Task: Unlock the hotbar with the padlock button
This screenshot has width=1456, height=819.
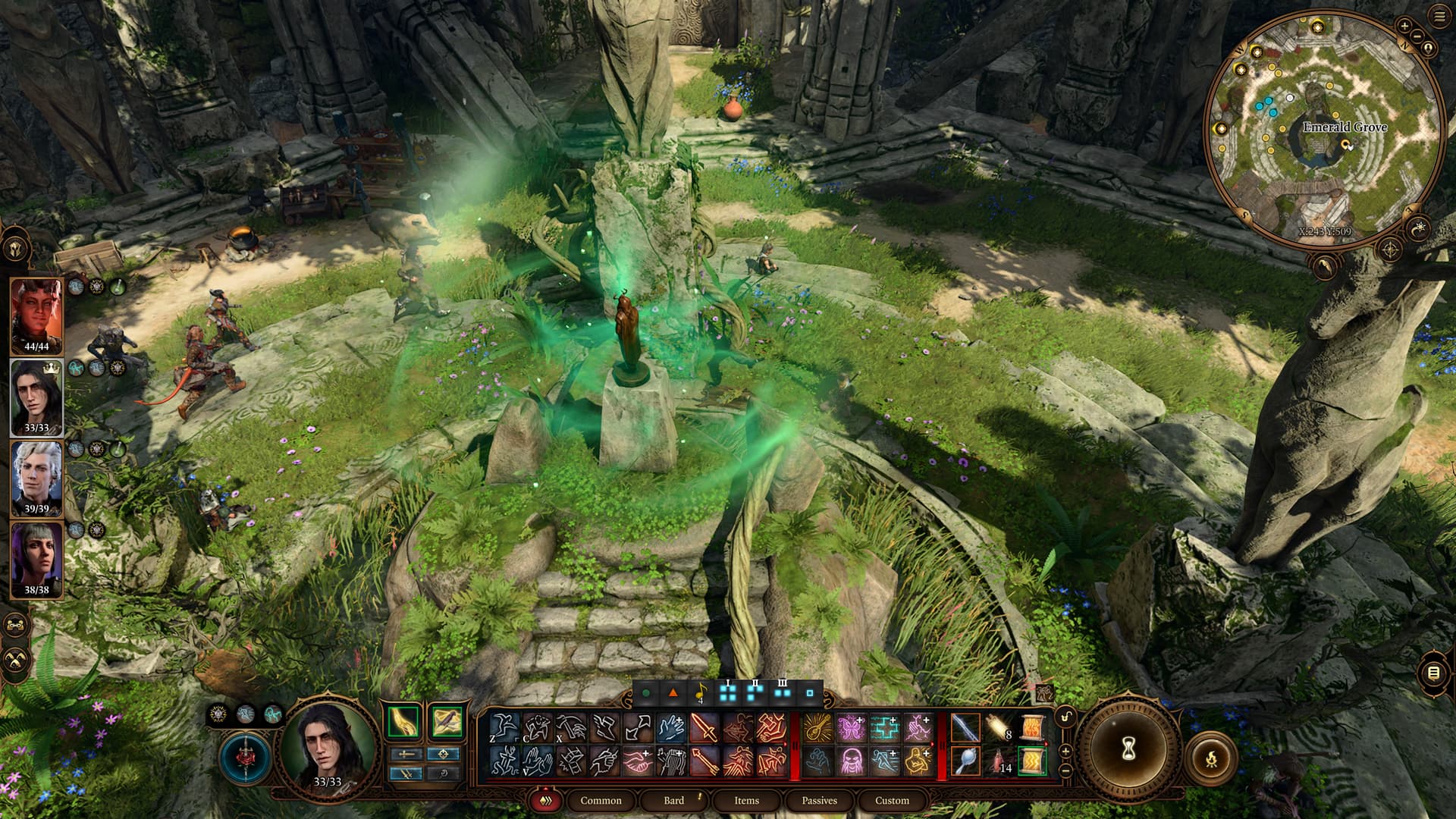Action: [1066, 717]
